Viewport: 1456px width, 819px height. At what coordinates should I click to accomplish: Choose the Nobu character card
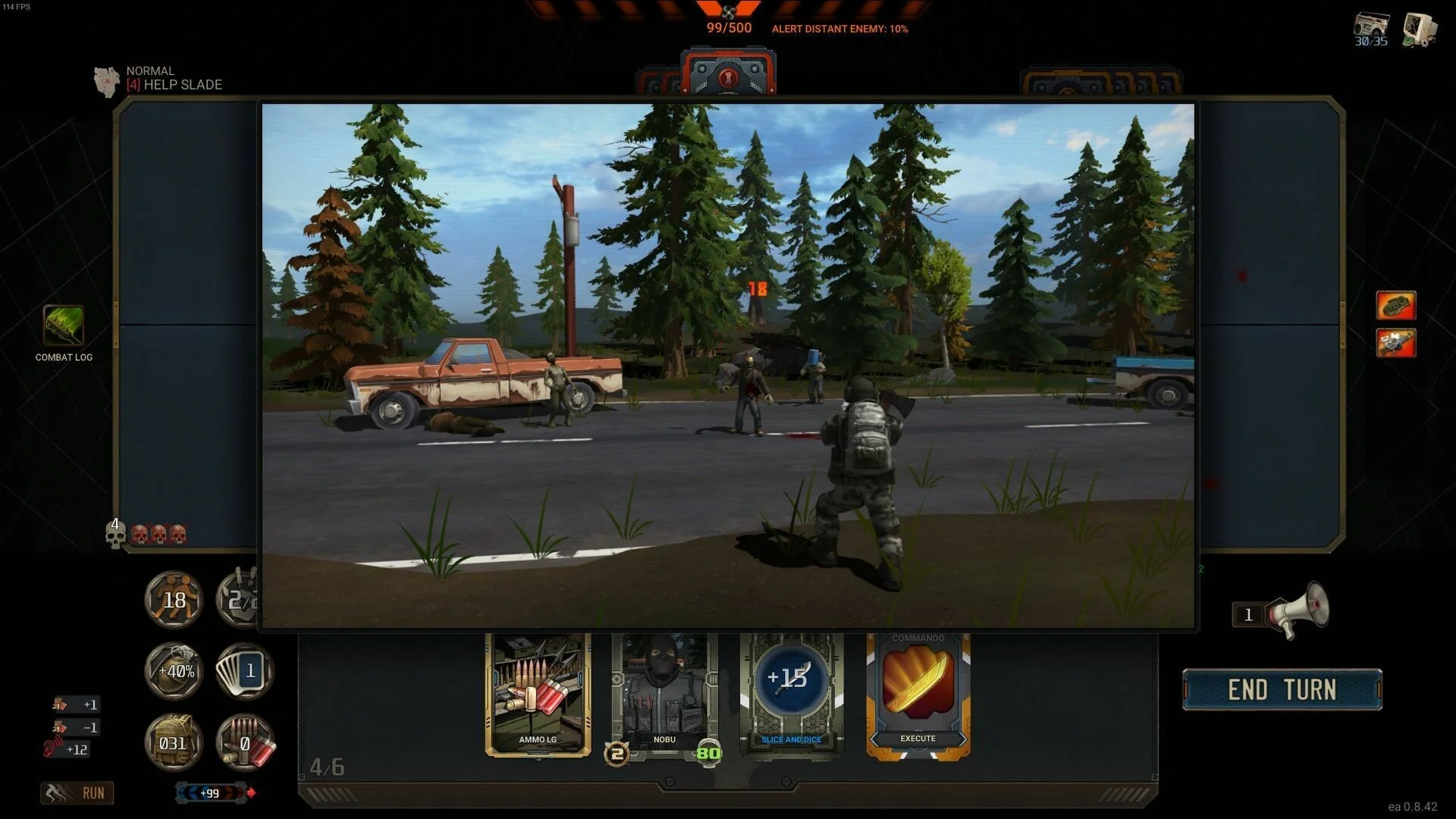tap(664, 694)
